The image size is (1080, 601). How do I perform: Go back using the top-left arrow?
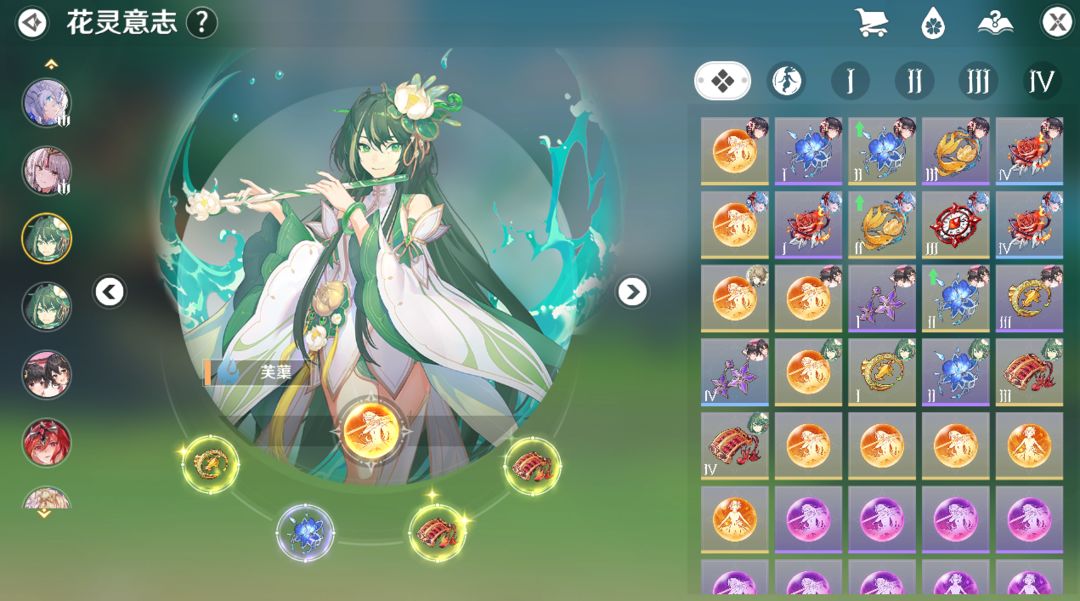(33, 22)
